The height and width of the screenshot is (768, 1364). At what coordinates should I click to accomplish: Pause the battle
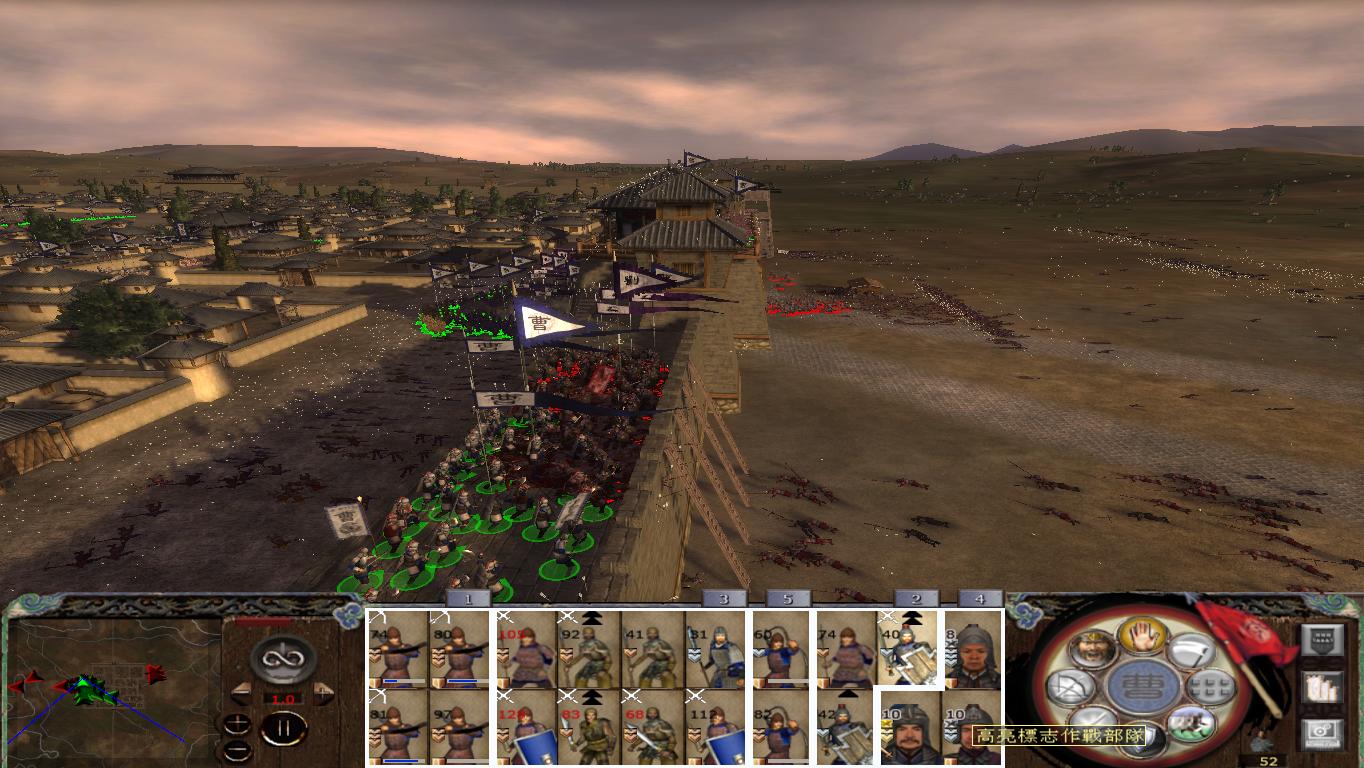283,729
